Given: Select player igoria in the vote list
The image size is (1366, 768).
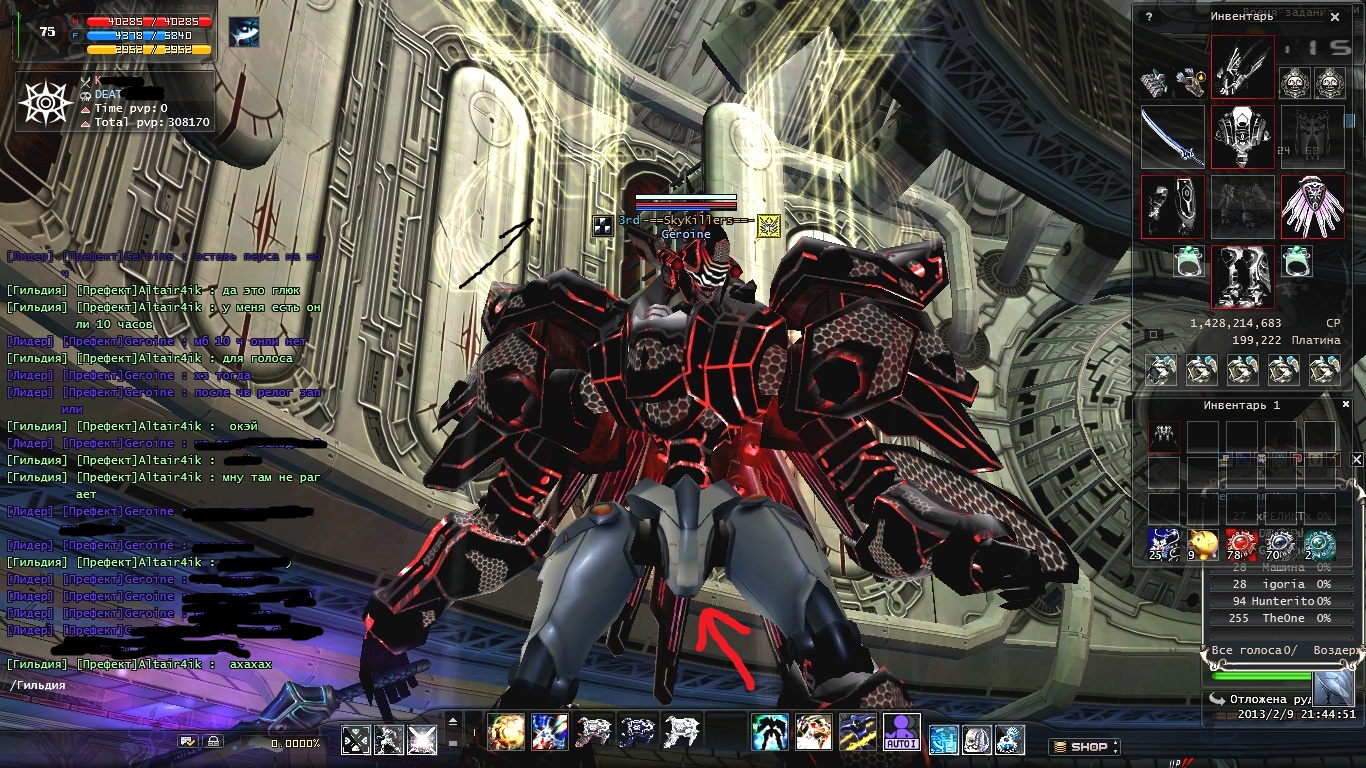Looking at the screenshot, I should [1282, 583].
